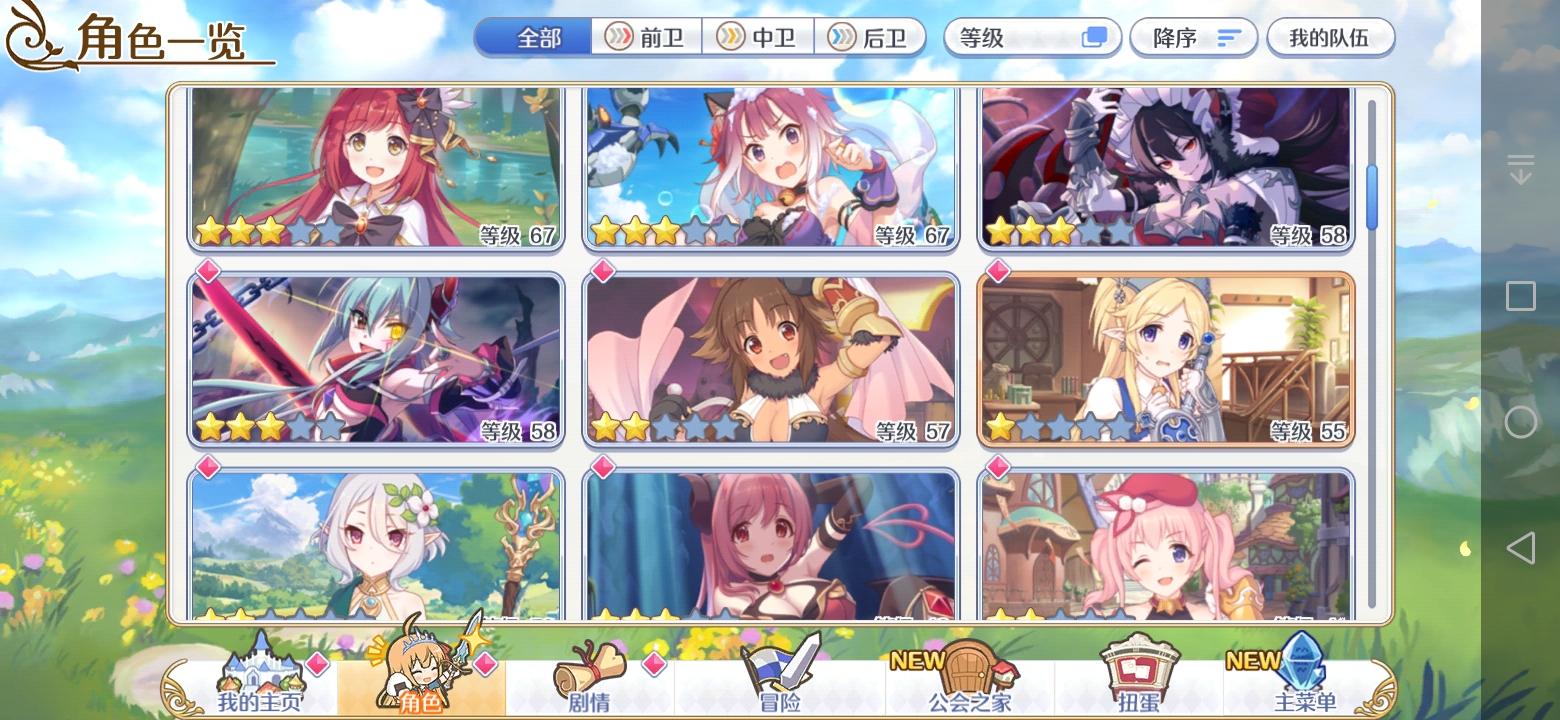
Task: Click the NEW badge above 扭蛋
Action: [1254, 659]
